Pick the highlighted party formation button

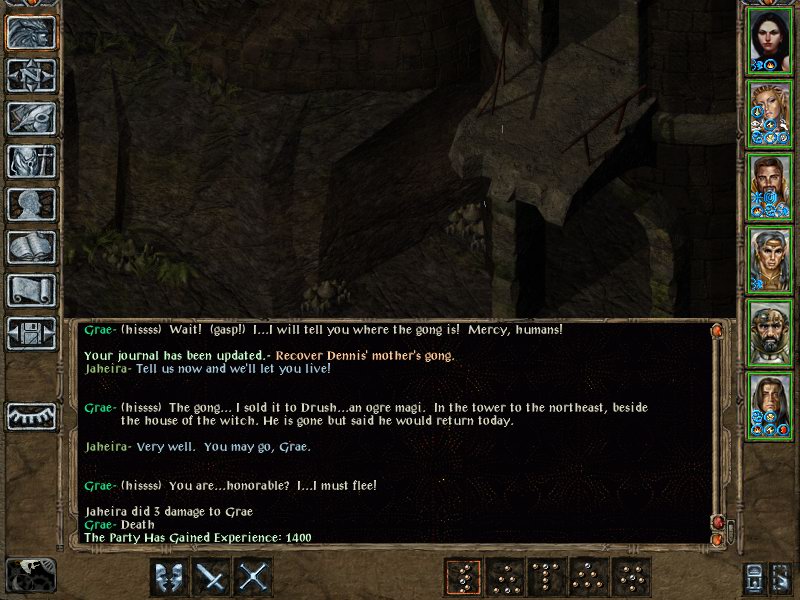tap(463, 577)
